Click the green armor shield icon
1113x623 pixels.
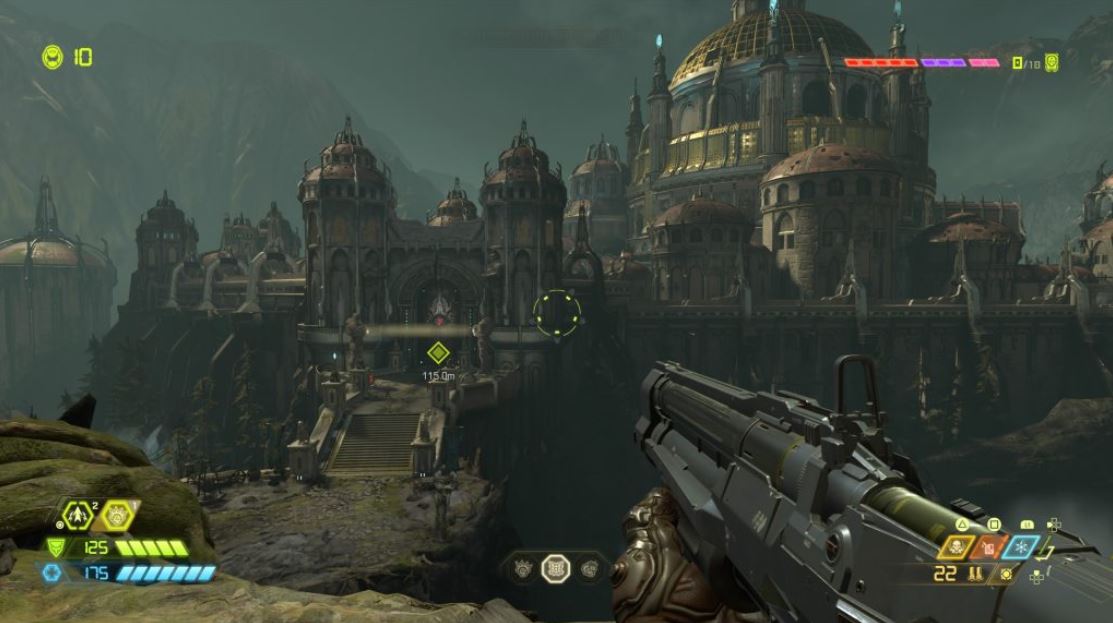pyautogui.click(x=55, y=547)
